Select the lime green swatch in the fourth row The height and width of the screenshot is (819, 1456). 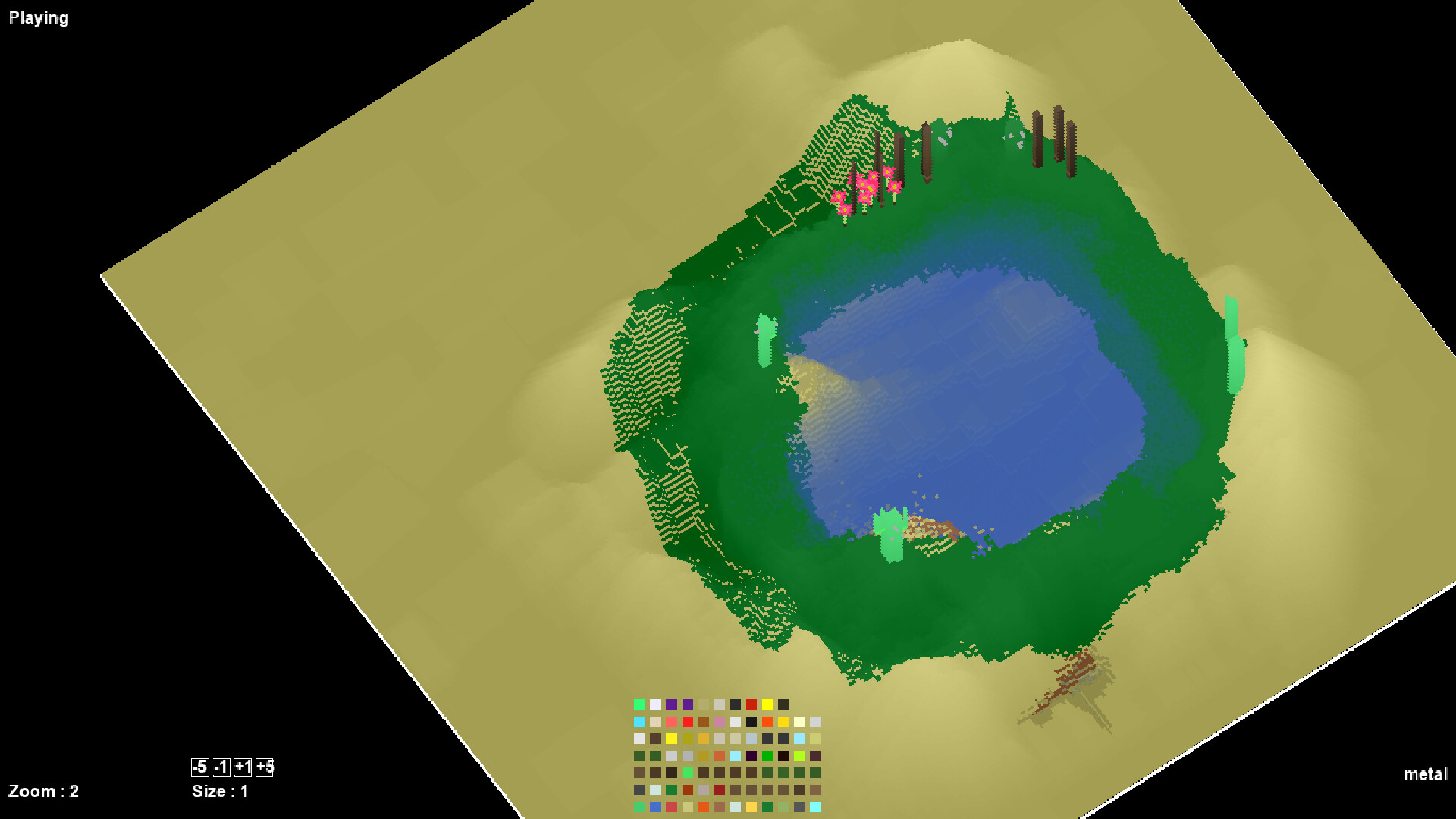click(799, 756)
